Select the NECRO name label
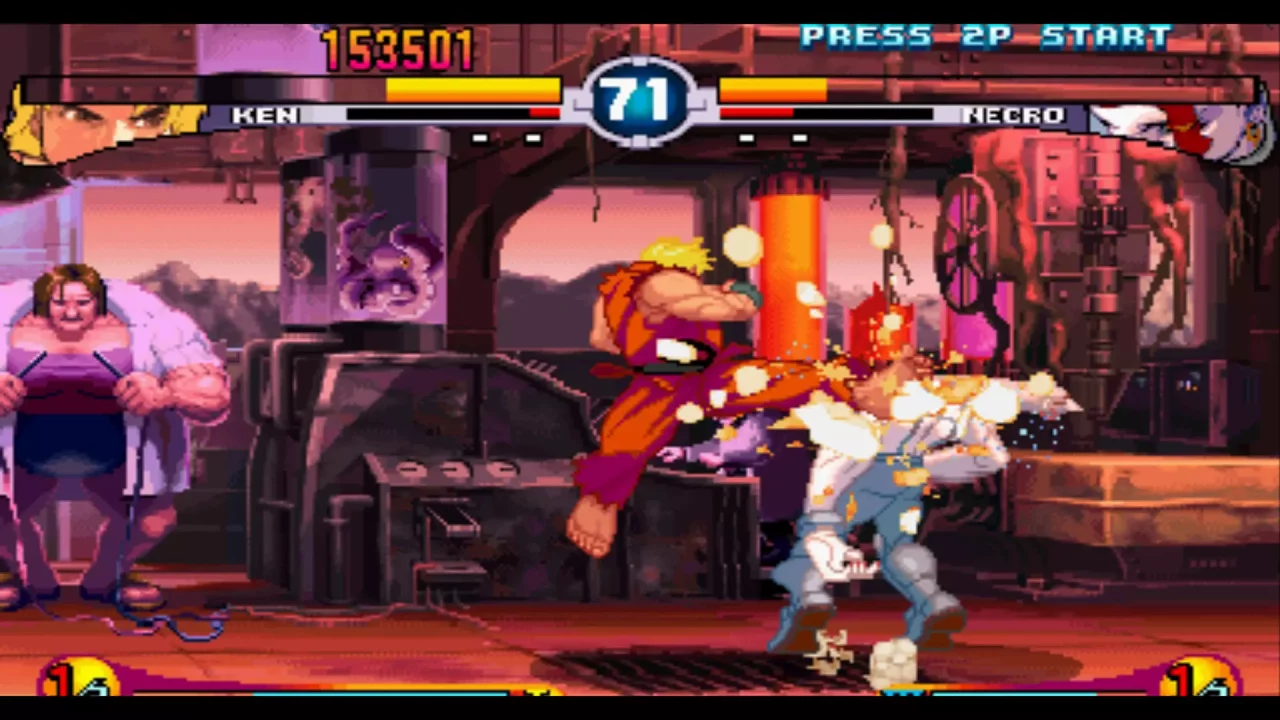Viewport: 1280px width, 720px height. point(1013,115)
